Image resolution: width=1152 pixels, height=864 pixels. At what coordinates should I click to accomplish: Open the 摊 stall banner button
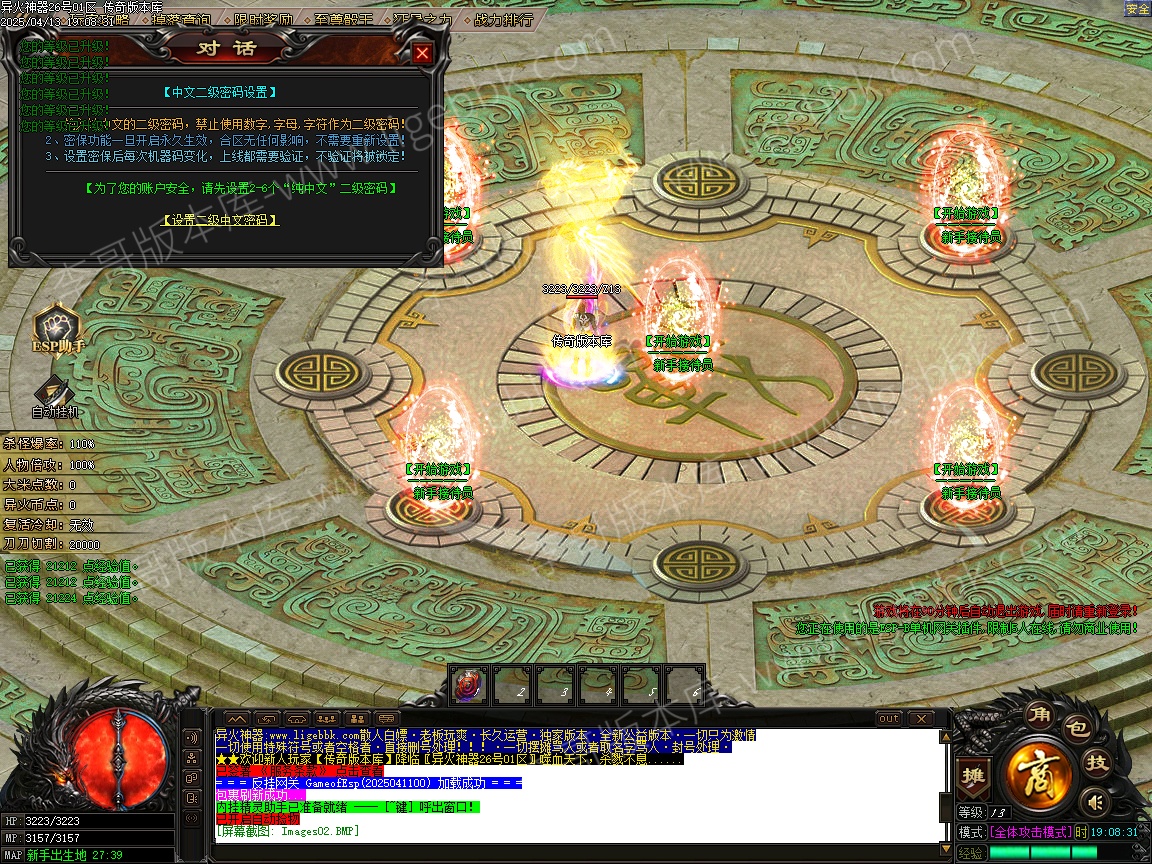pyautogui.click(x=971, y=775)
